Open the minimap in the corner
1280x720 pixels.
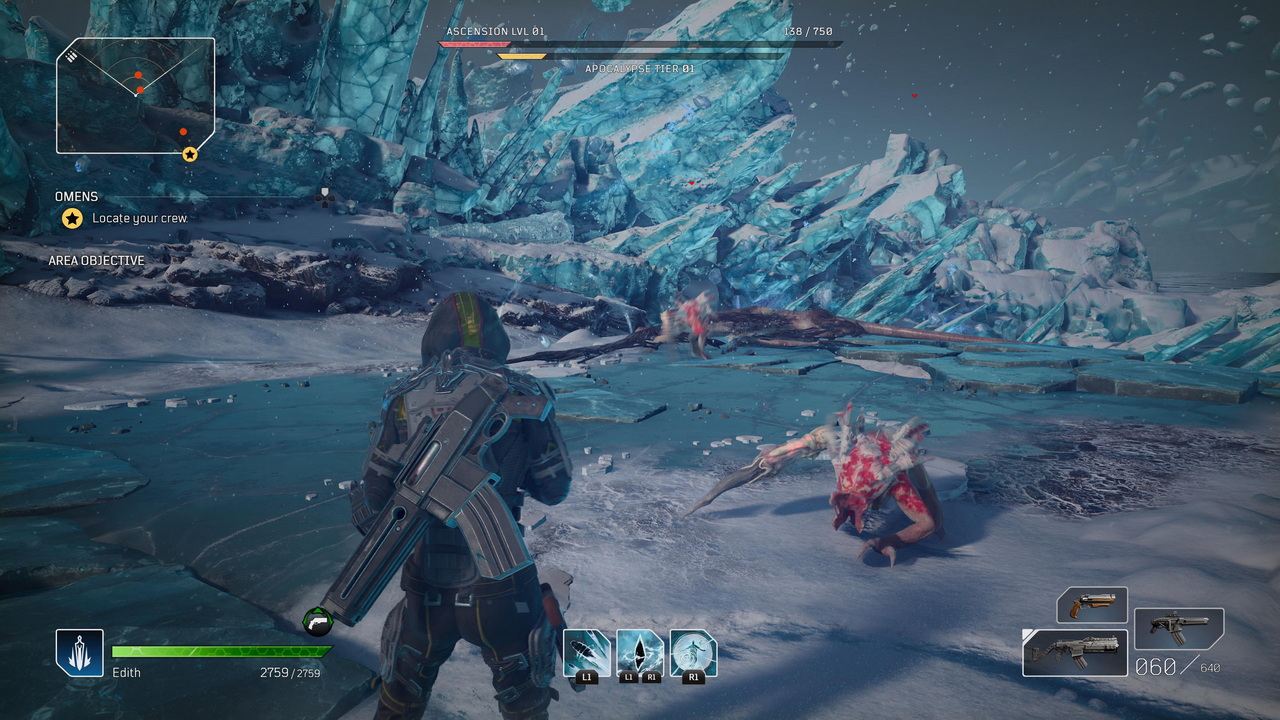pos(135,96)
